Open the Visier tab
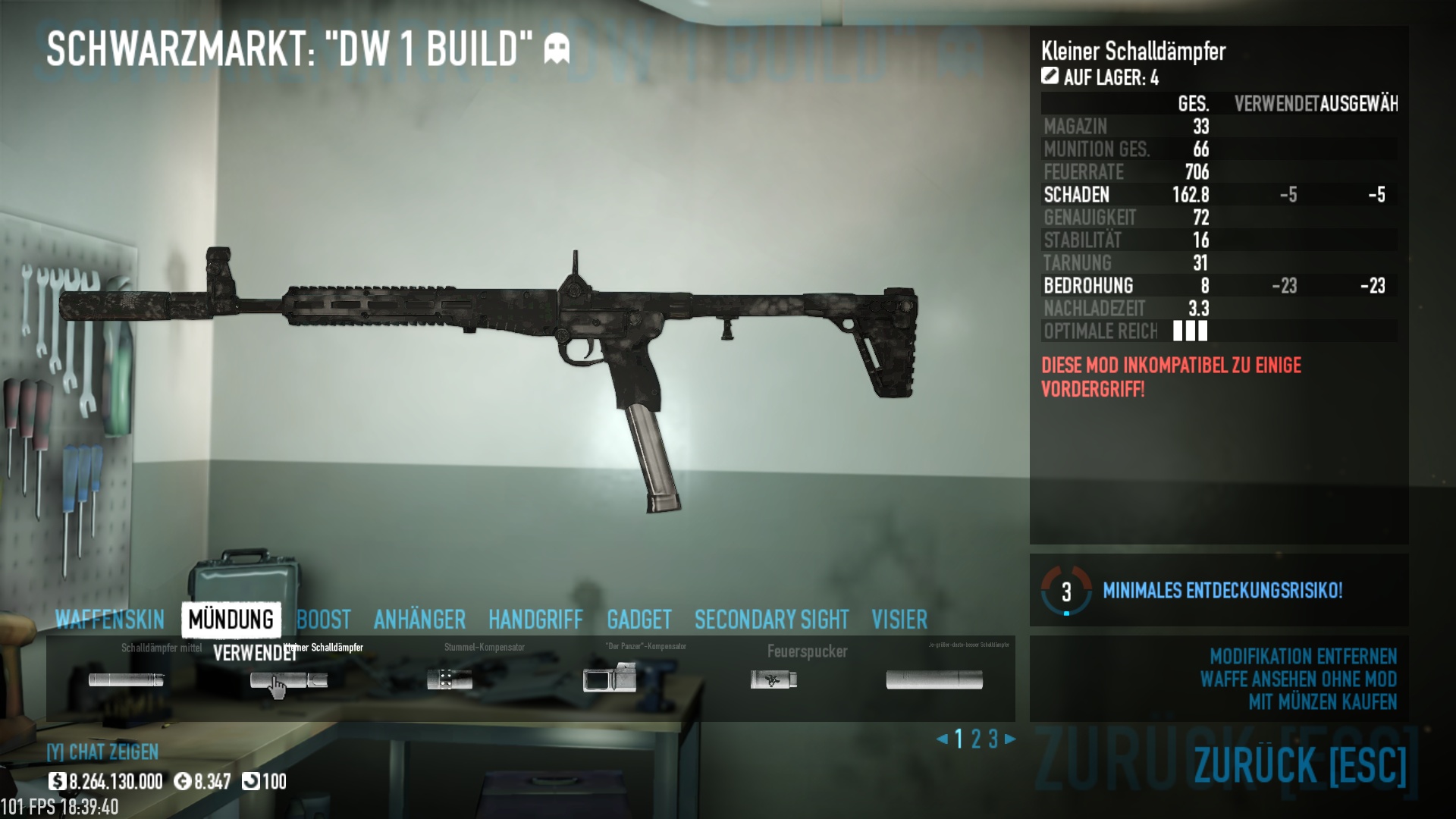This screenshot has width=1456, height=819. (899, 620)
